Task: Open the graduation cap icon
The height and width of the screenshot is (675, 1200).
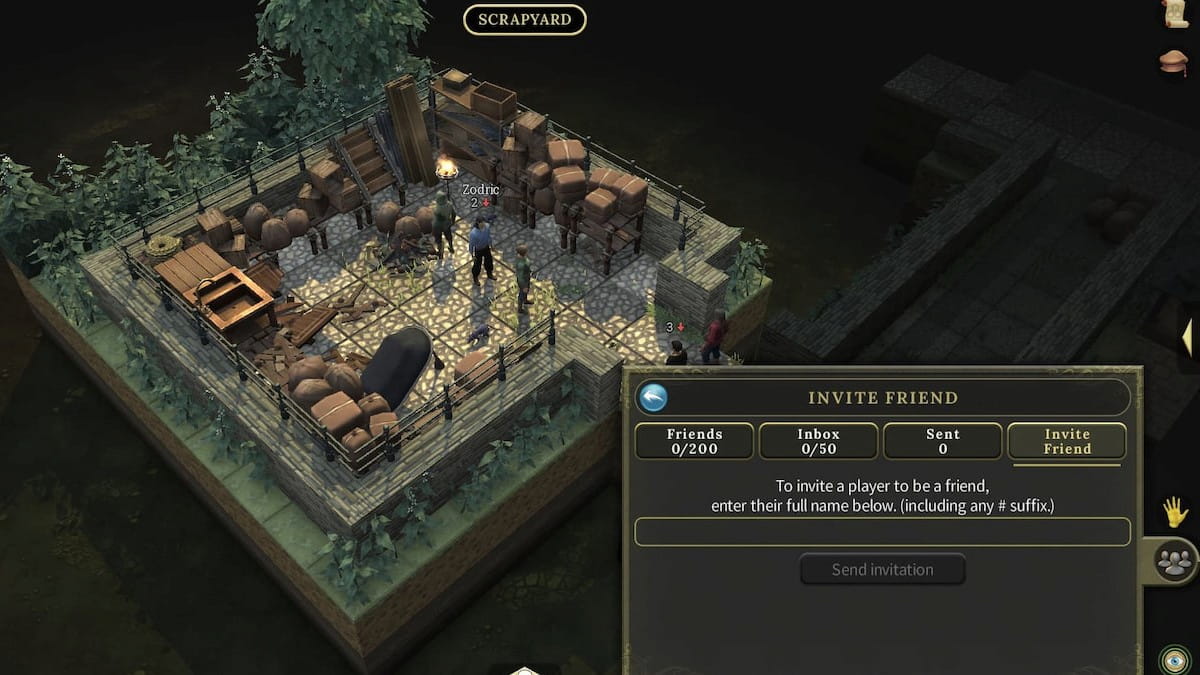Action: (x=1174, y=62)
